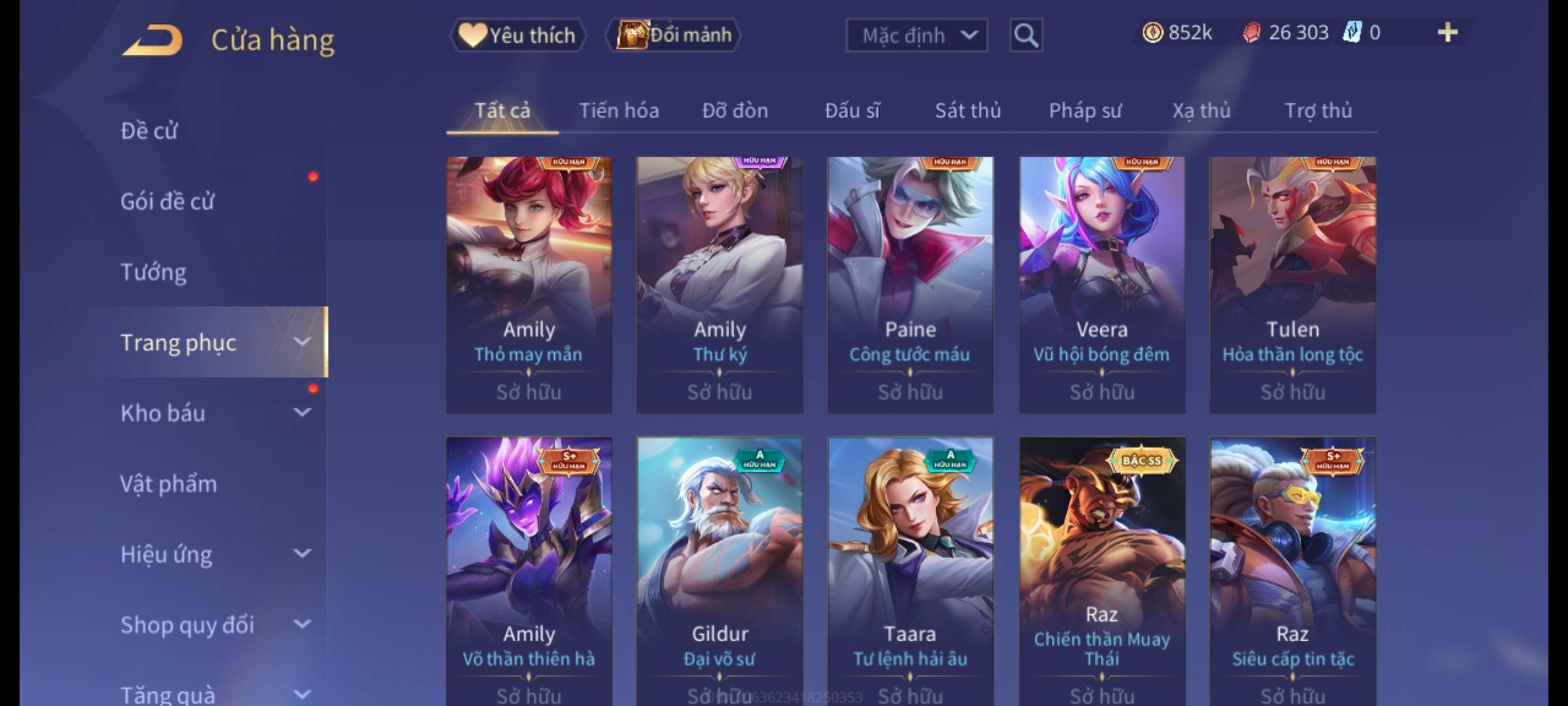Select the Pháp sư category tab
The image size is (1568, 706).
coord(1085,110)
